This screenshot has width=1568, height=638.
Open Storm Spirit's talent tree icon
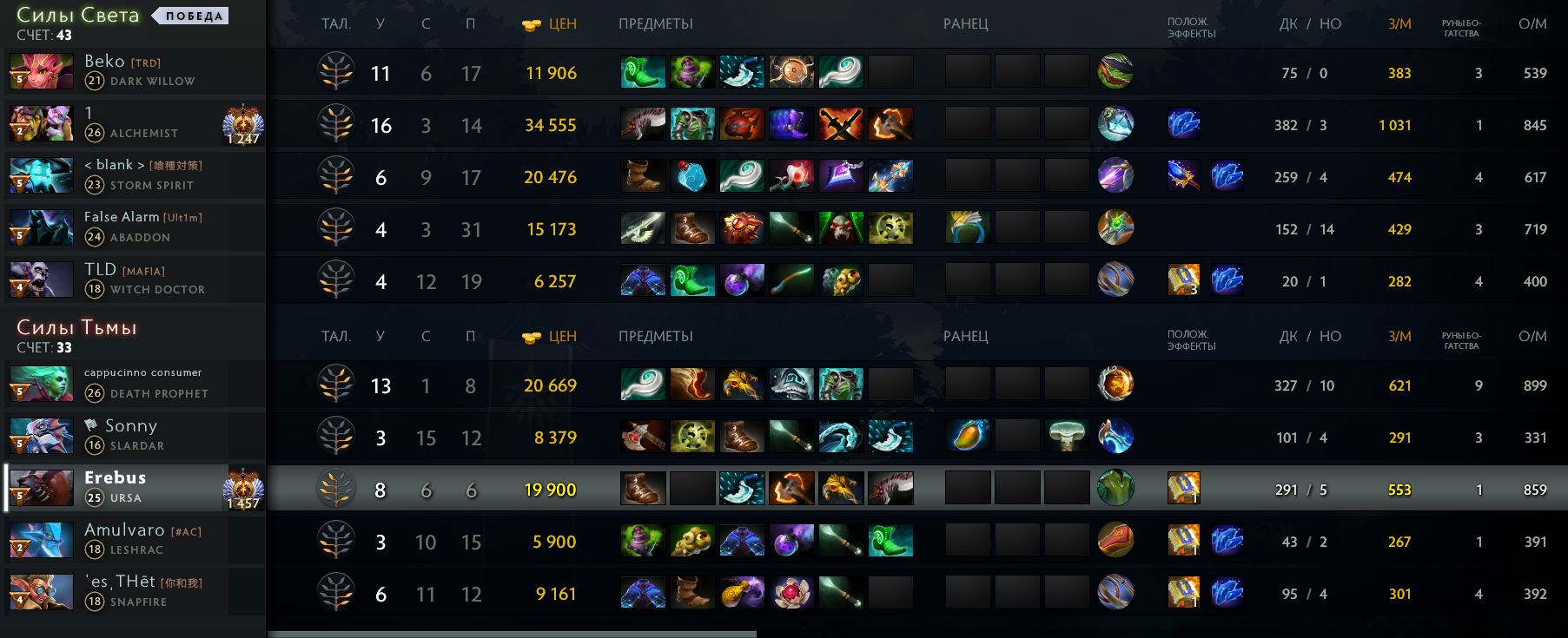click(336, 177)
